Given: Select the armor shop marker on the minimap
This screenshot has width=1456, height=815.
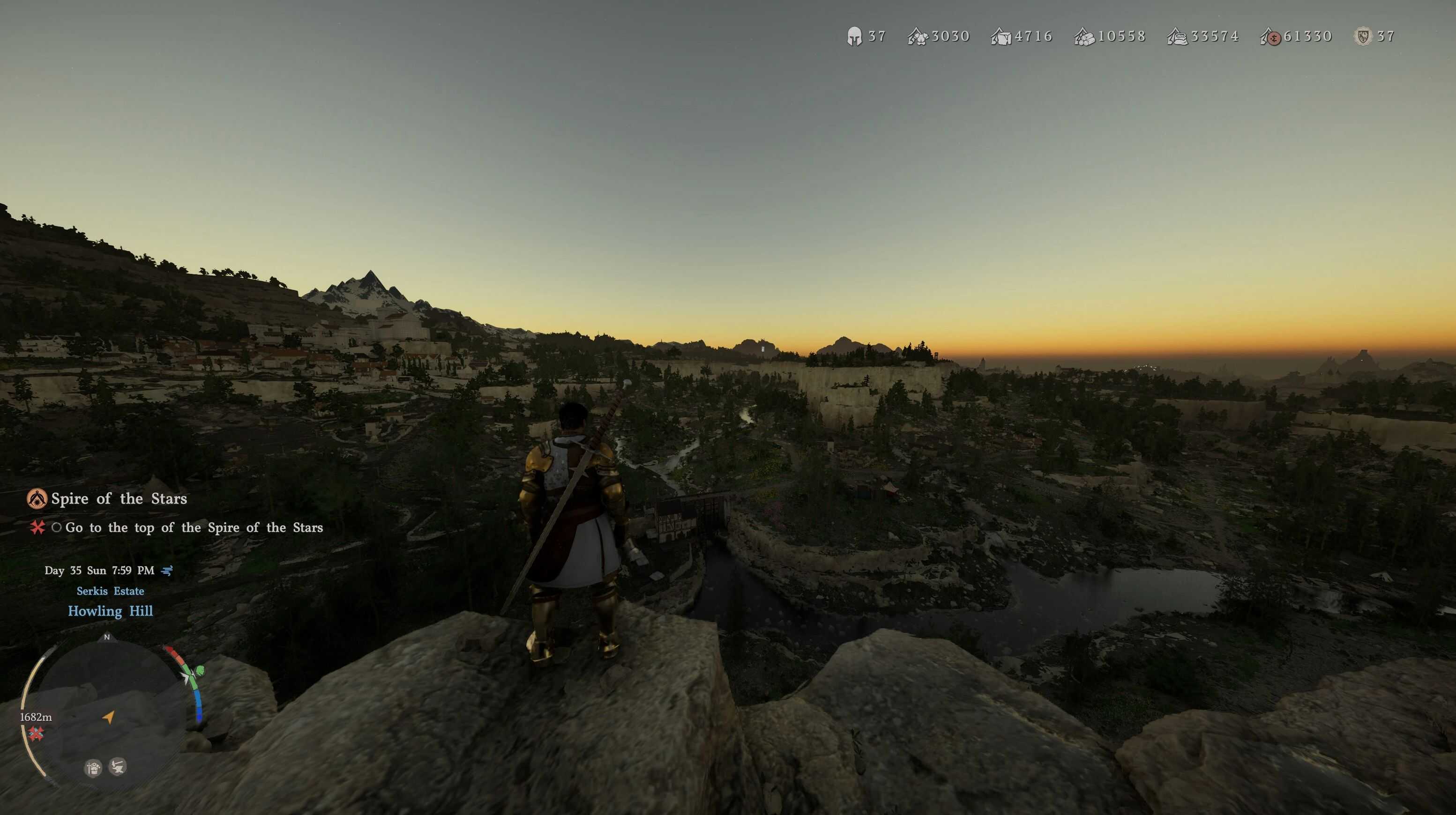Looking at the screenshot, I should 93,768.
